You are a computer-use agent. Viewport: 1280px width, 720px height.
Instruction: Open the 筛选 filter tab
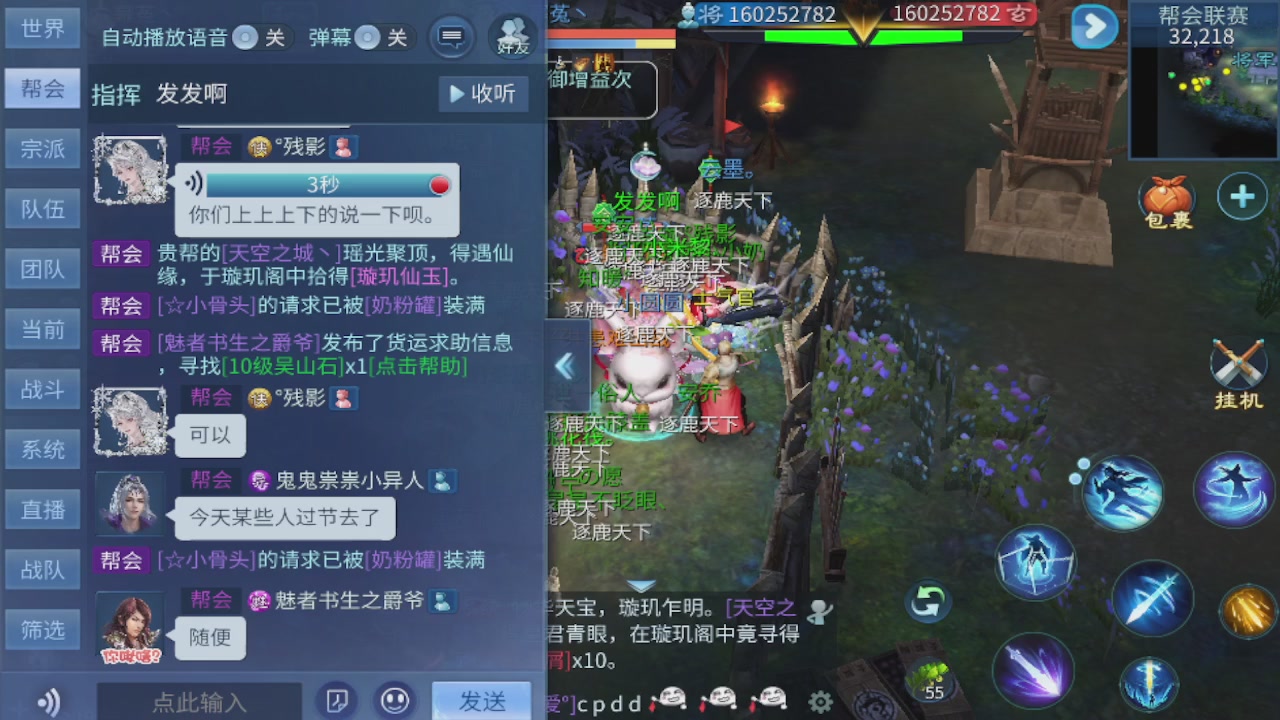42,630
